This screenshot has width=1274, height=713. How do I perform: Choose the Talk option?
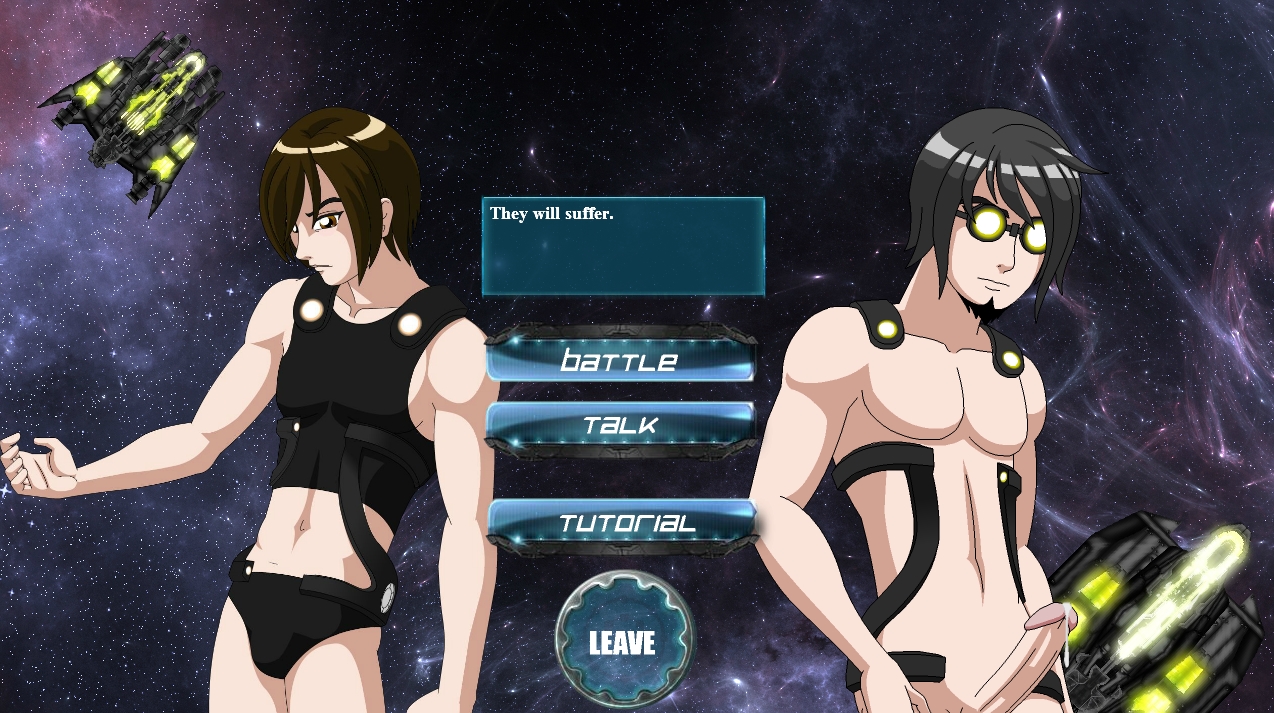coord(620,424)
